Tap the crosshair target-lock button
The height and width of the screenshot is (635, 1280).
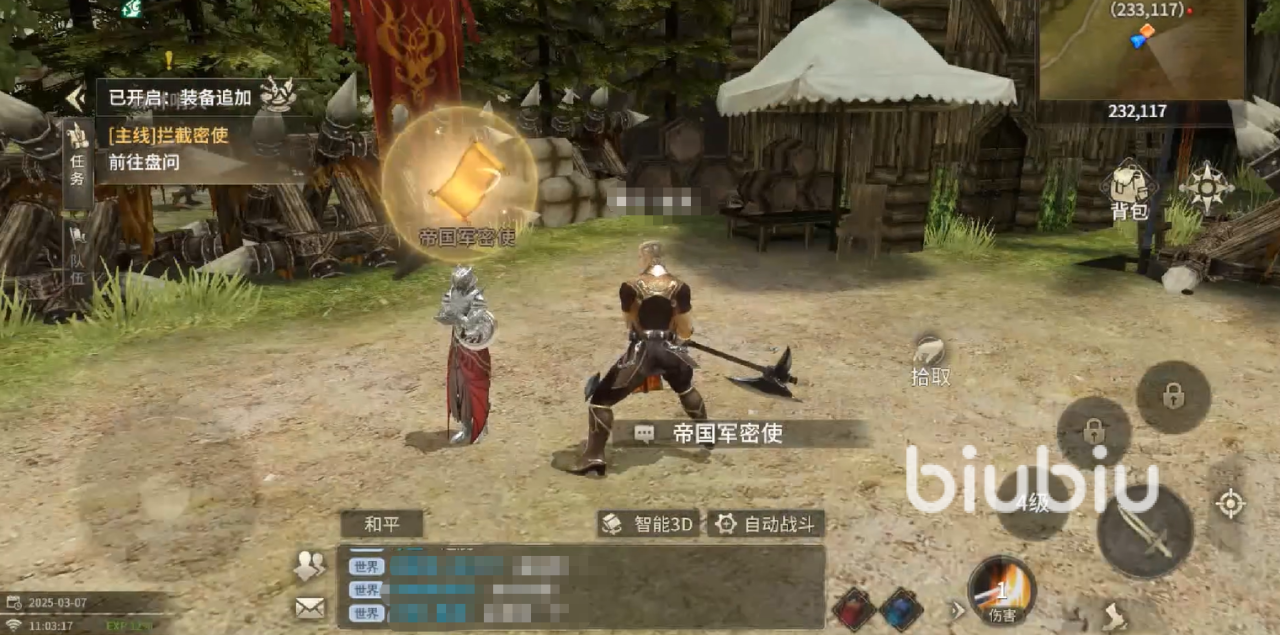1230,503
